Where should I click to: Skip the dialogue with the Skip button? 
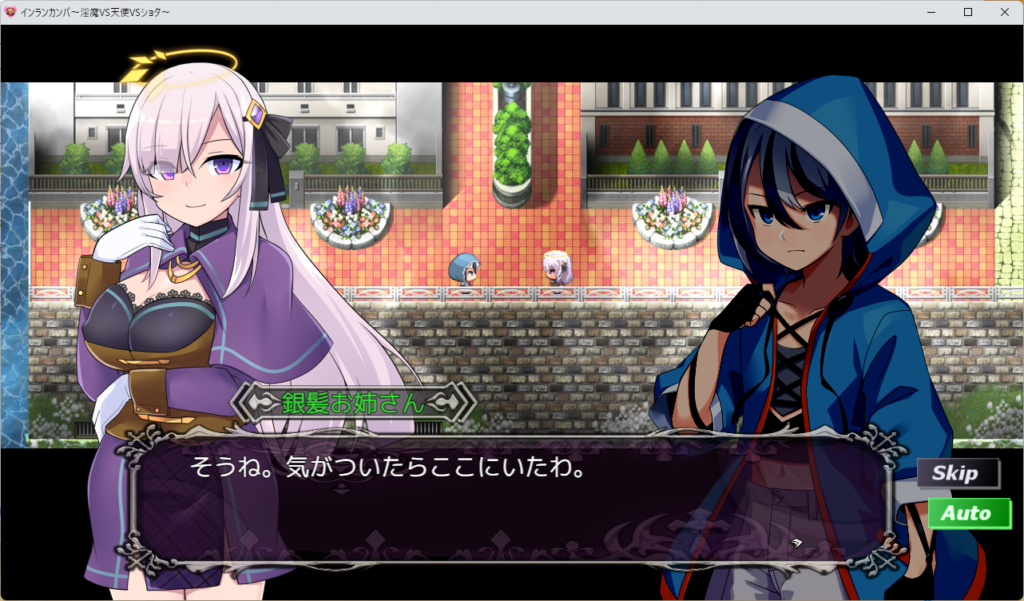tap(958, 473)
